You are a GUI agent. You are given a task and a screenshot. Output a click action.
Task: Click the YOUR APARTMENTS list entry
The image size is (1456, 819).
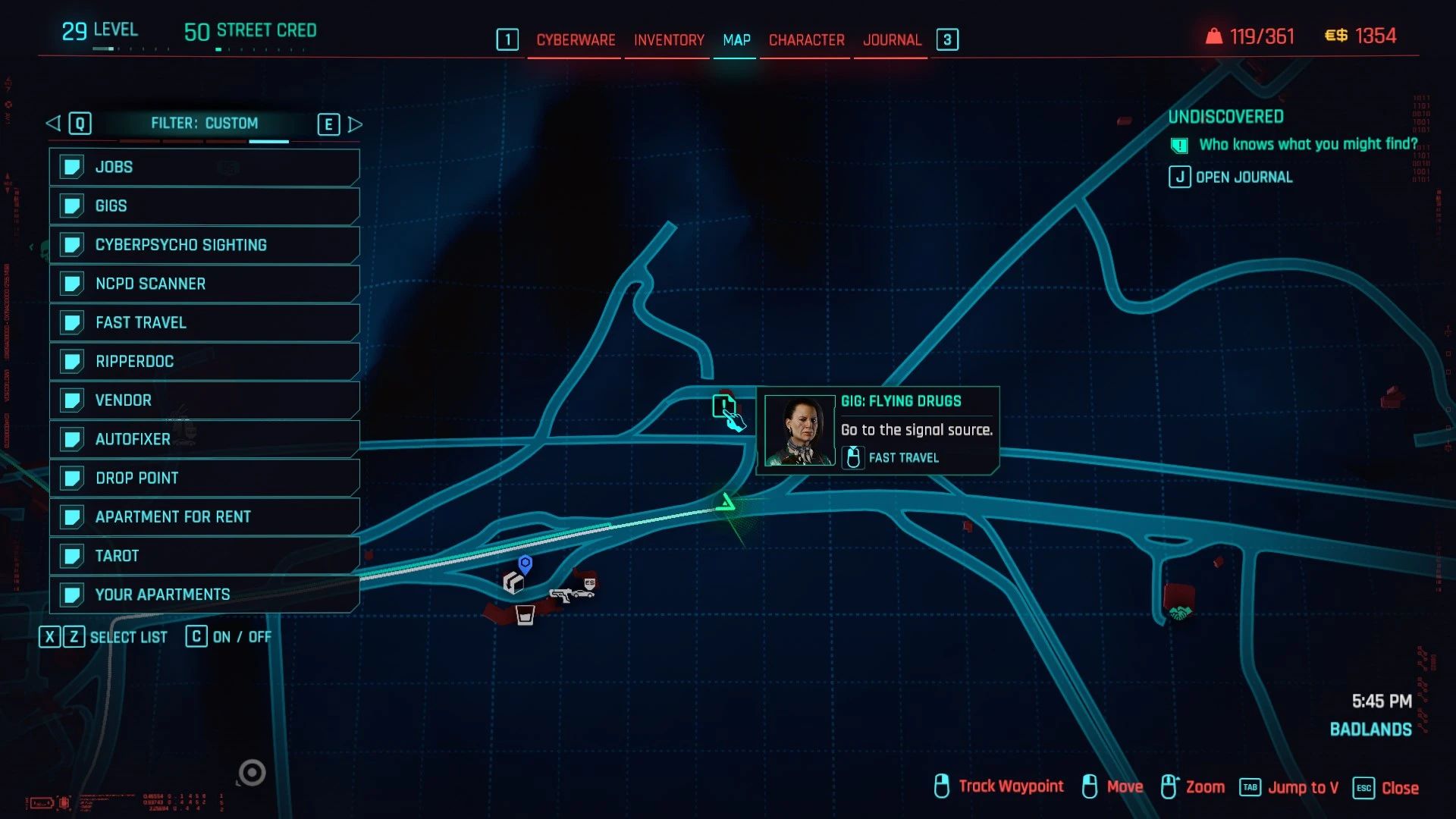pyautogui.click(x=203, y=595)
